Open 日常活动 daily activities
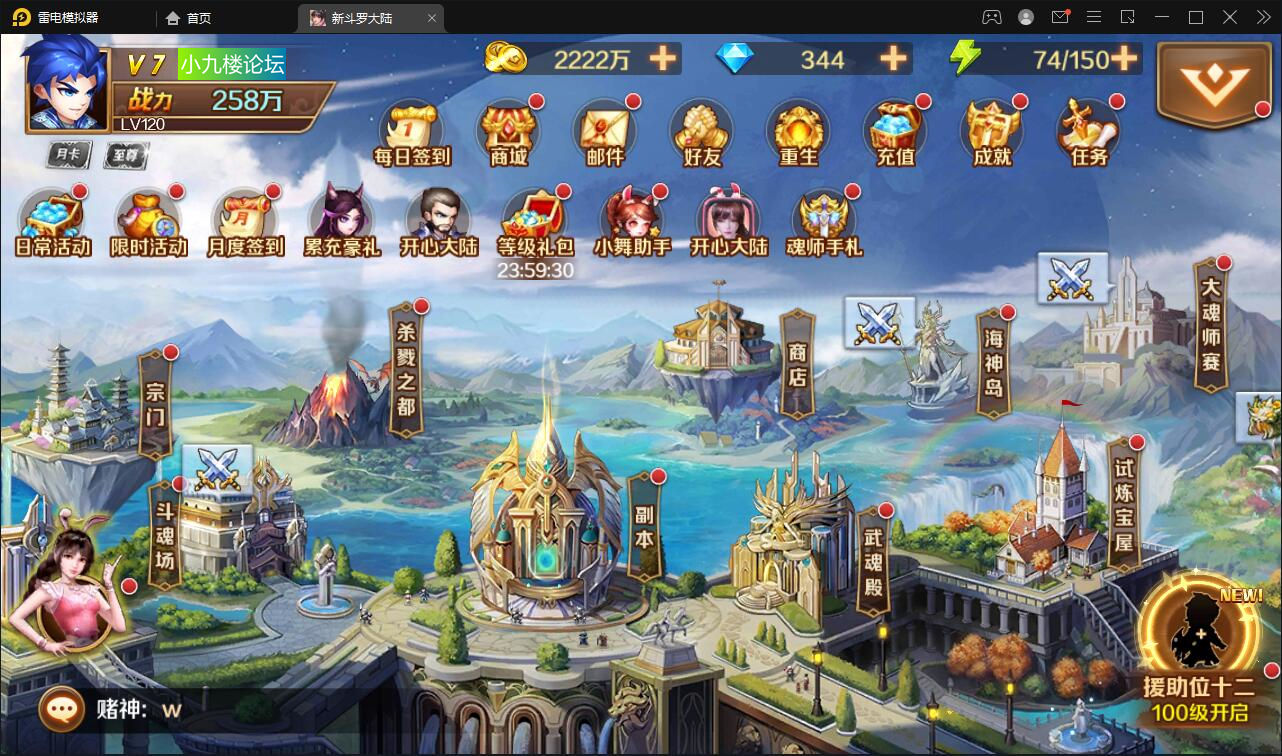The image size is (1282, 756). coord(53,223)
